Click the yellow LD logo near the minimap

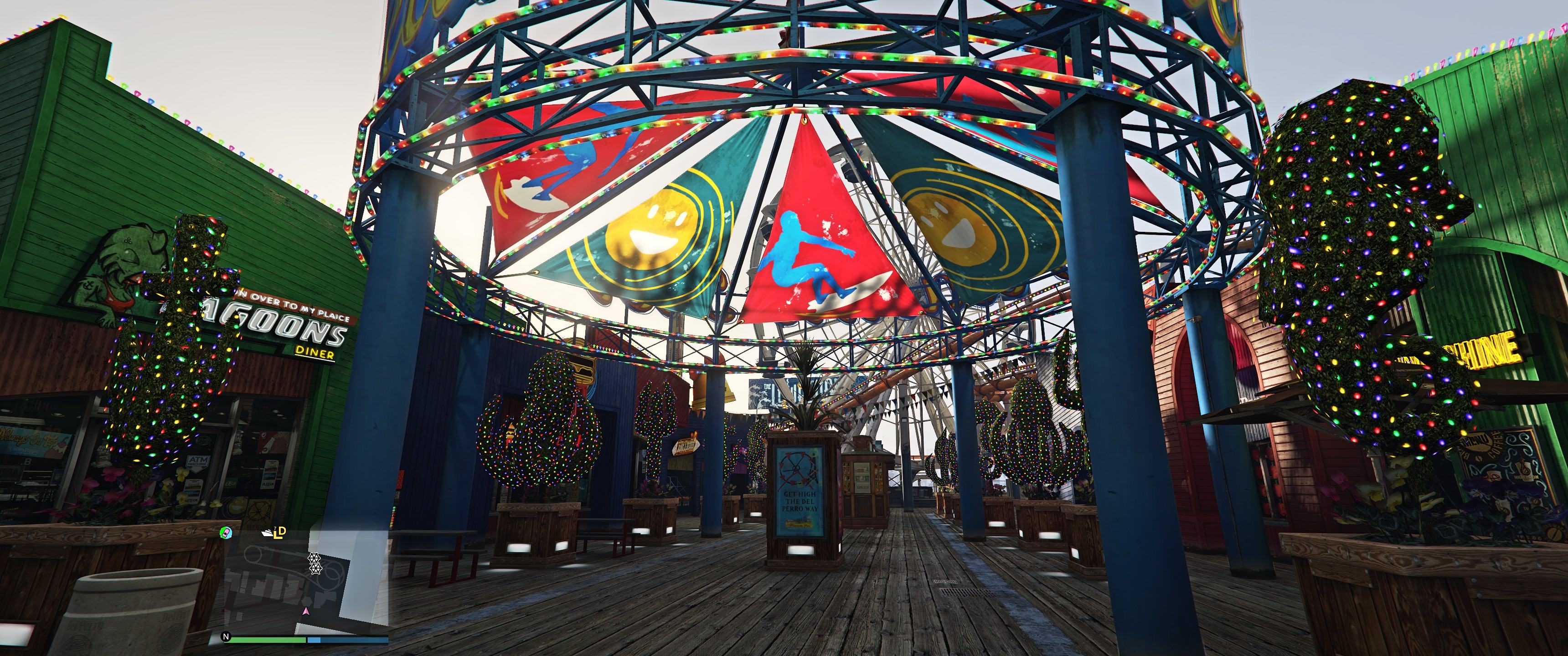(x=280, y=533)
